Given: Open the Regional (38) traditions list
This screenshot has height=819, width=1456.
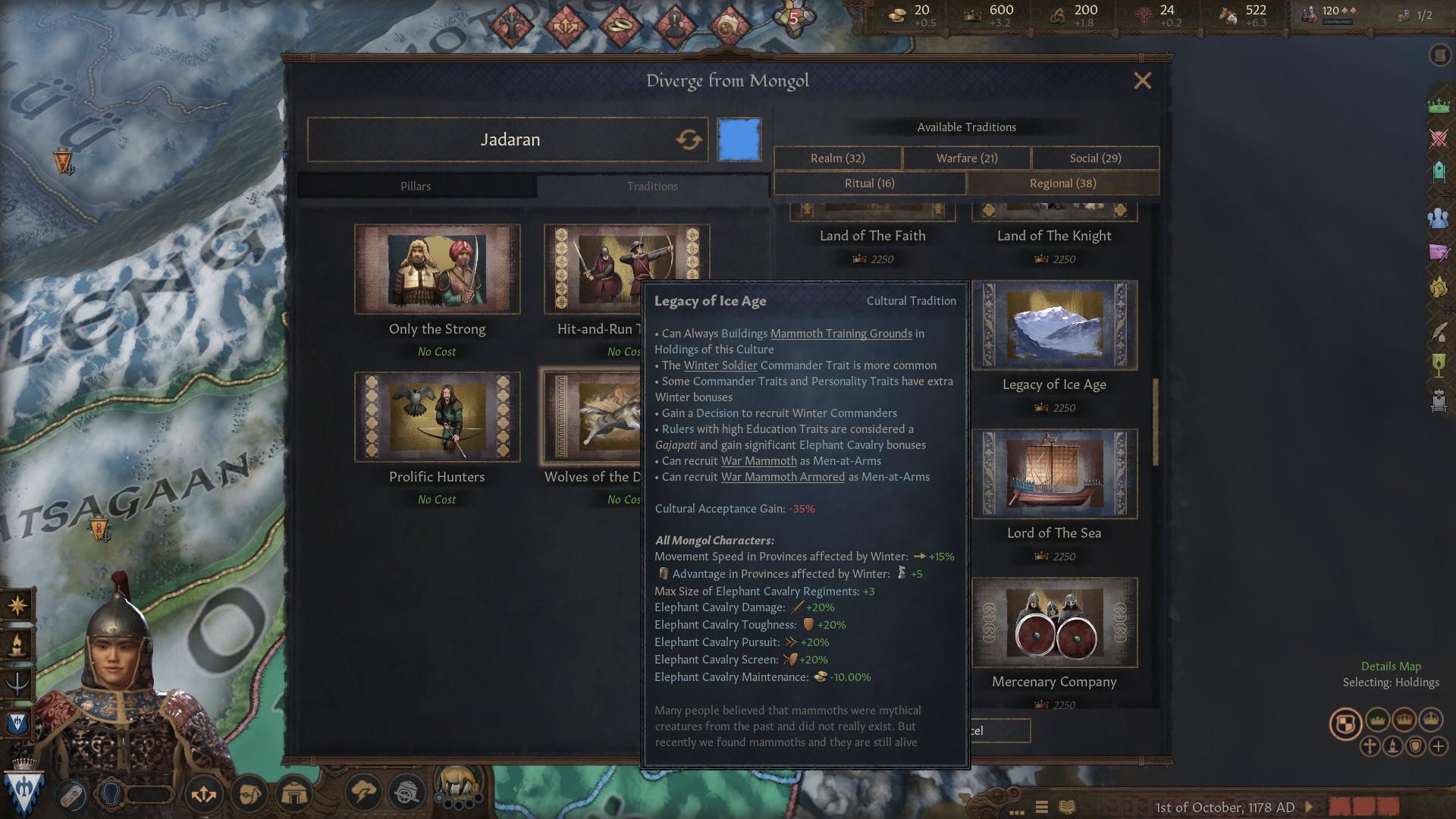Looking at the screenshot, I should pos(1062,184).
